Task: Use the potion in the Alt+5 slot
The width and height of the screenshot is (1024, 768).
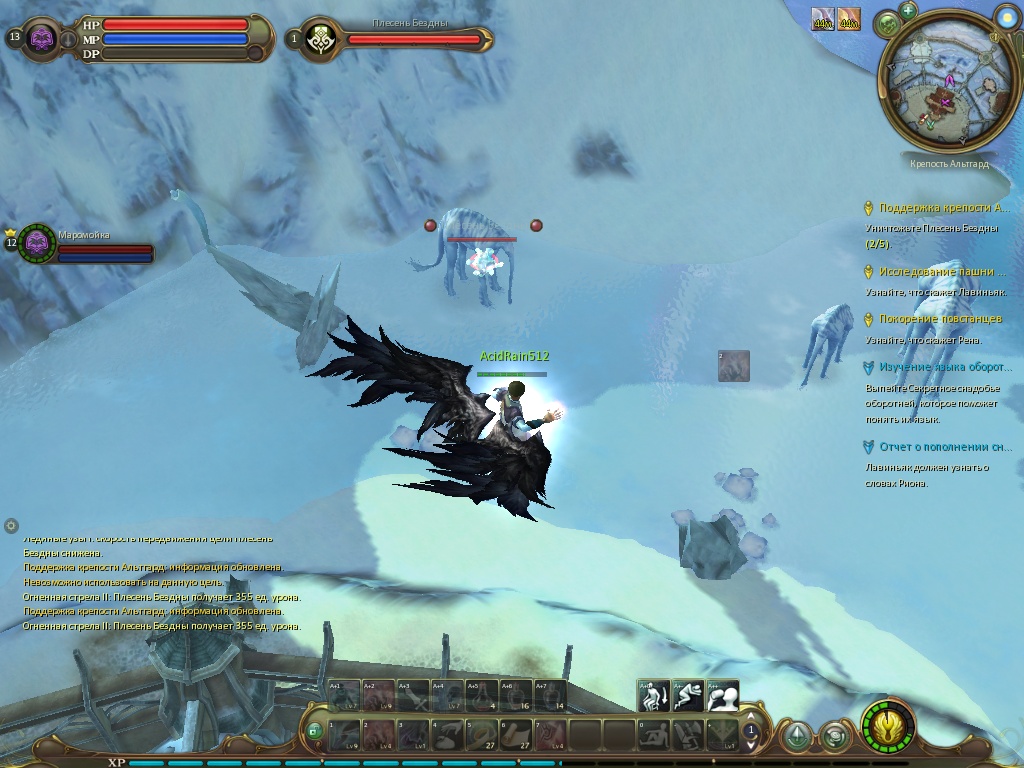Action: point(482,695)
